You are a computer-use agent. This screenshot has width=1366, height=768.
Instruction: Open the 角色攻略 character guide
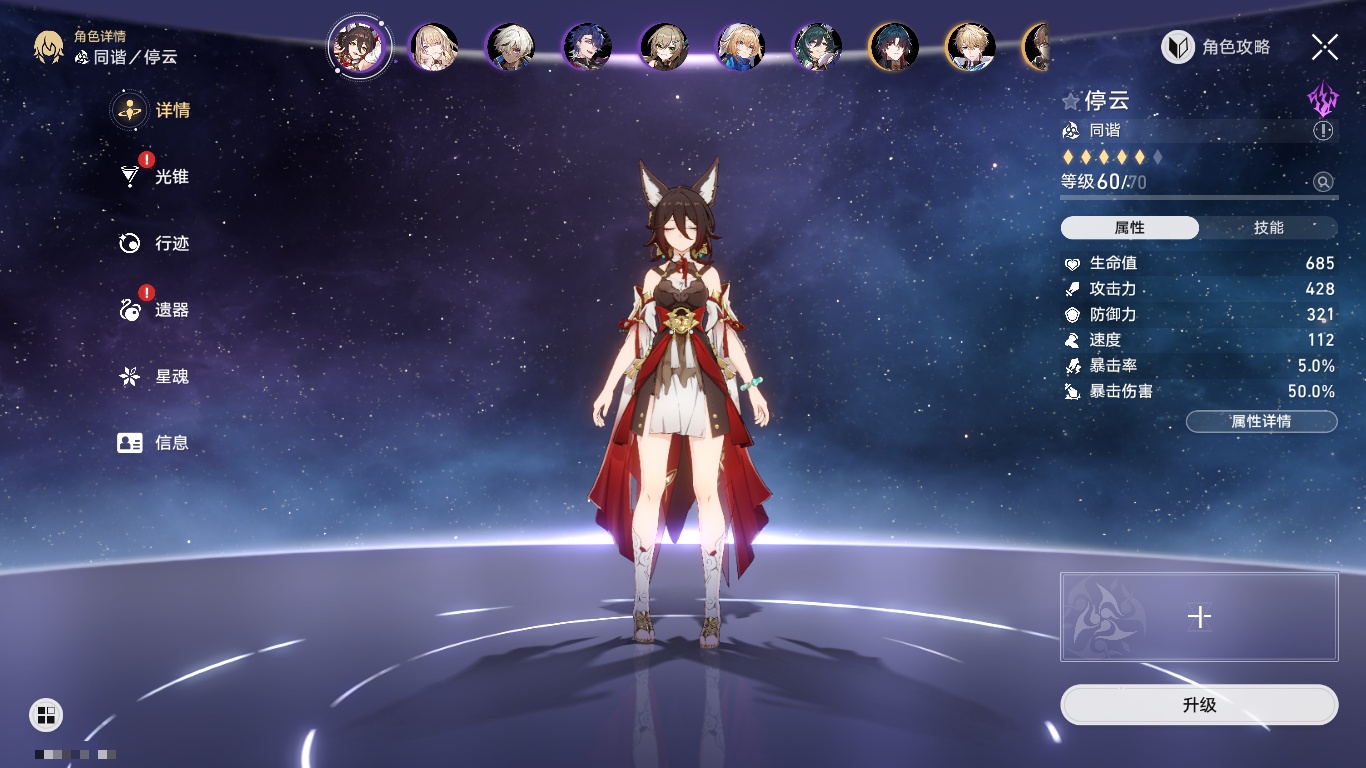point(1216,47)
